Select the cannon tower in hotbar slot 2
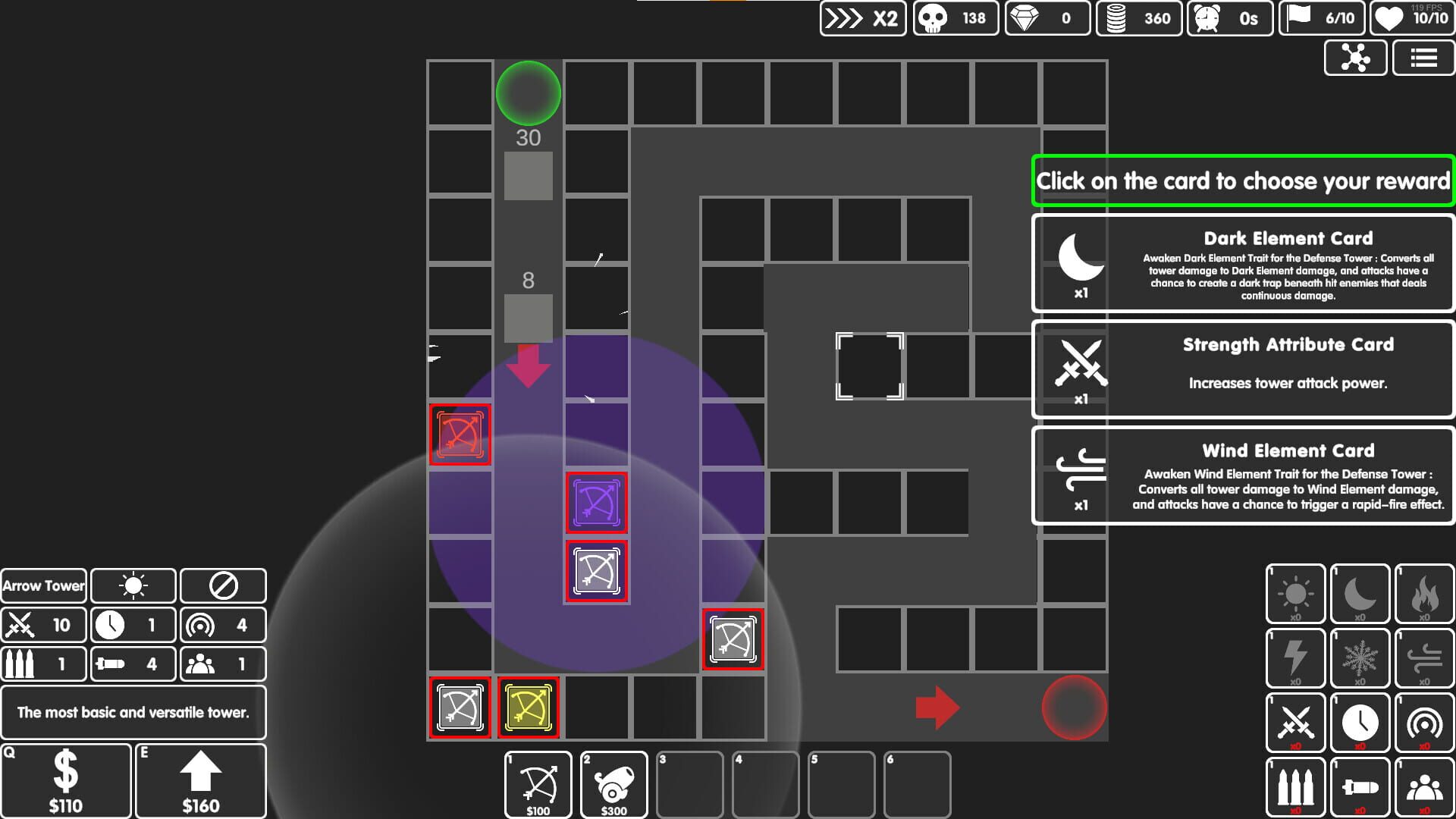Image resolution: width=1456 pixels, height=819 pixels. (x=614, y=784)
